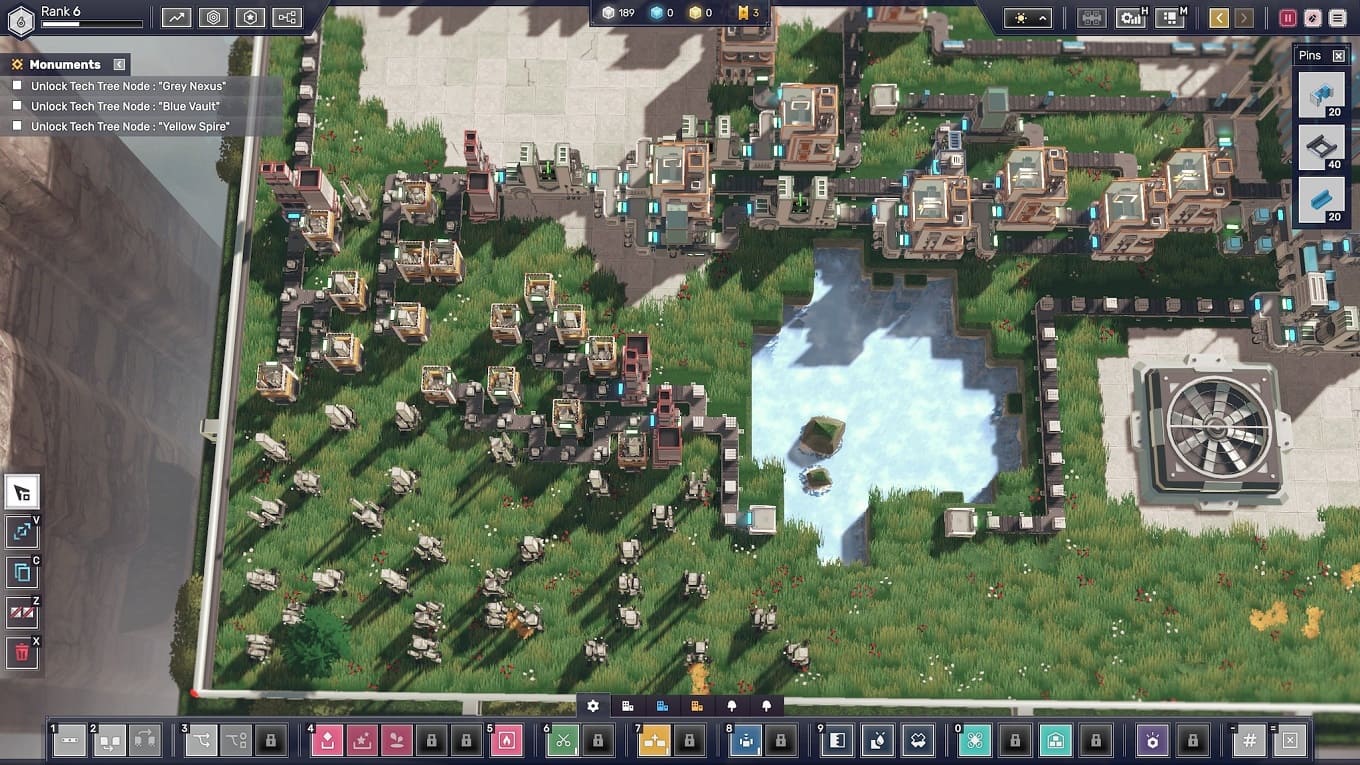This screenshot has width=1360, height=765.
Task: Open the statistics graph panel
Action: 177,17
